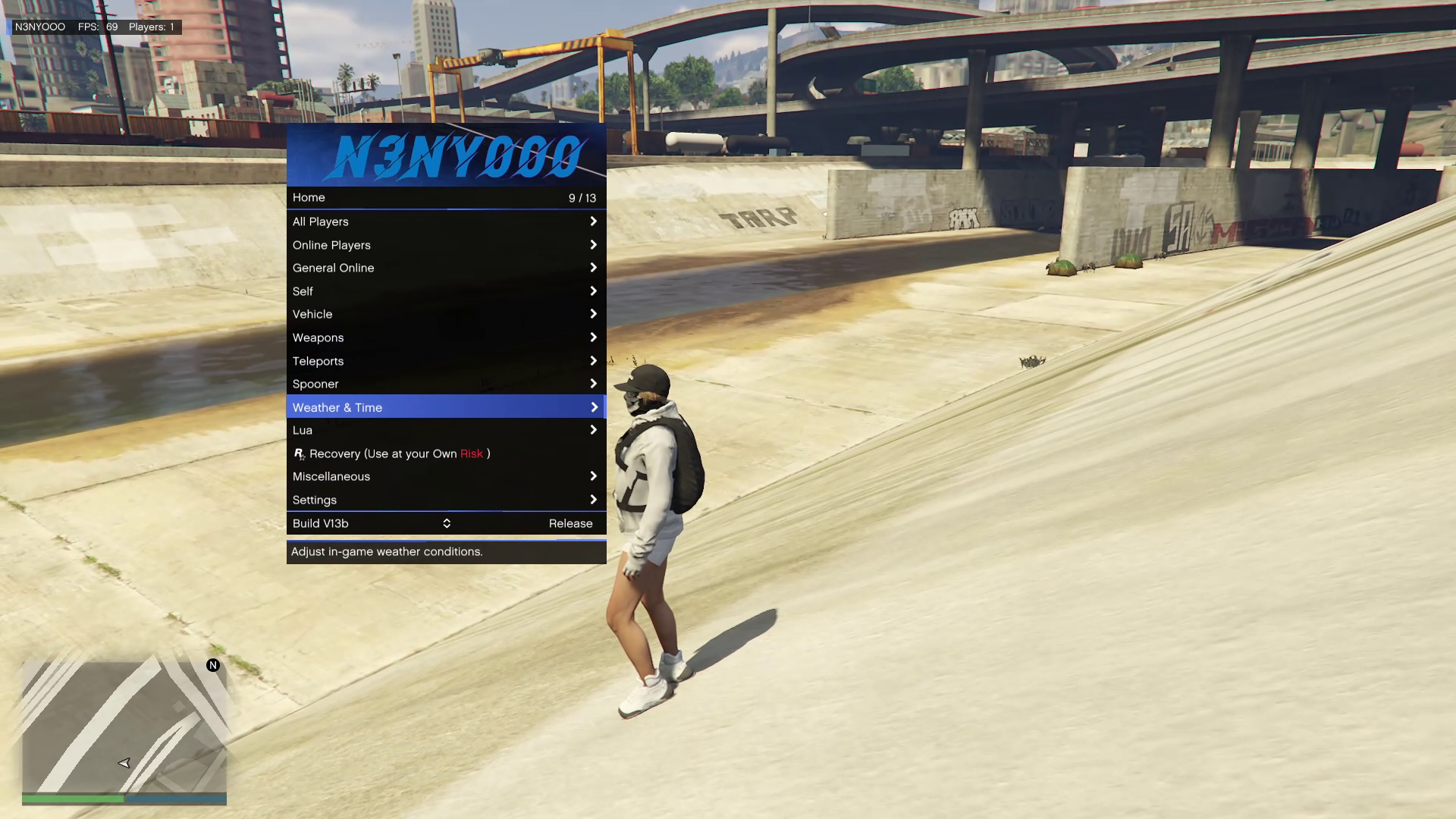Viewport: 1456px width, 819px height.
Task: Click the N3NYOOO banner header
Action: (446, 155)
